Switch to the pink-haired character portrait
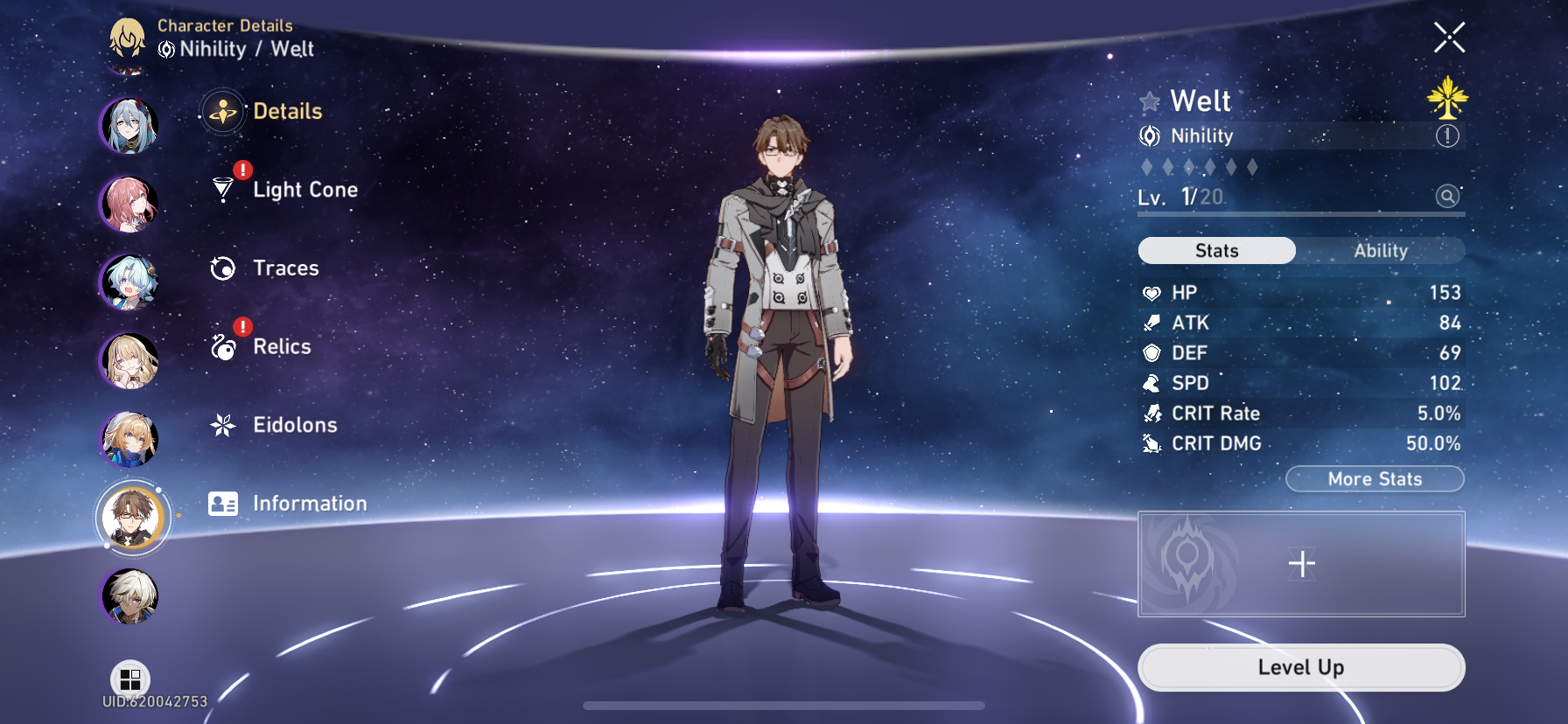The height and width of the screenshot is (724, 1568). [x=129, y=203]
